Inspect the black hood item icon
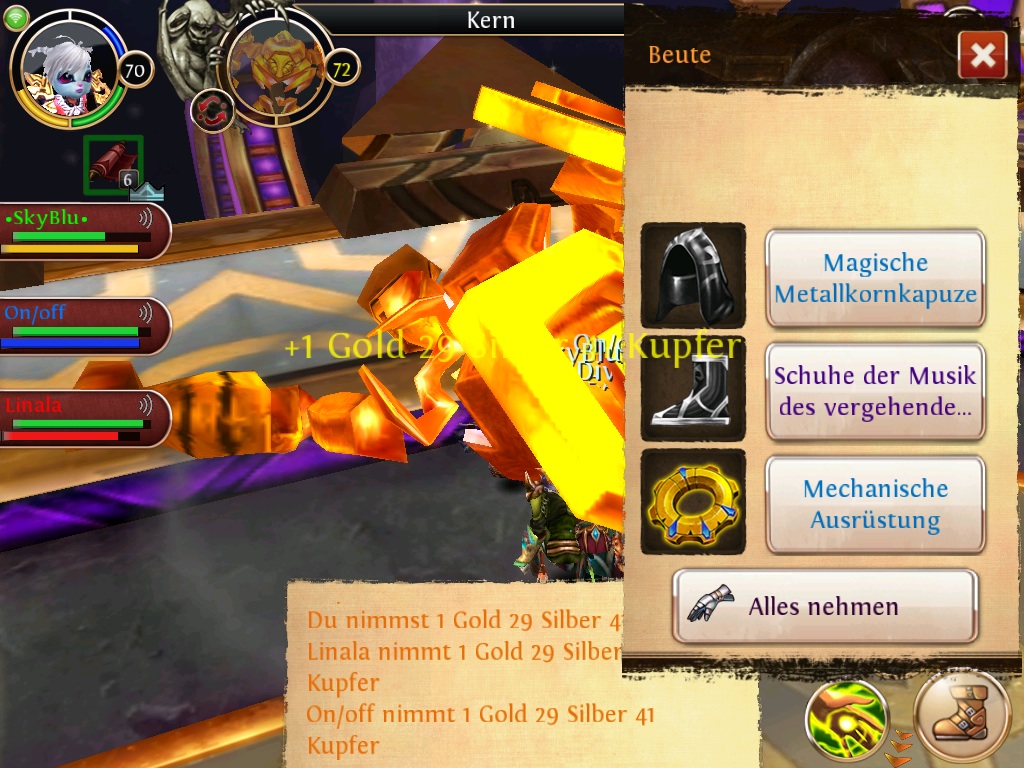This screenshot has width=1024, height=768. 693,275
